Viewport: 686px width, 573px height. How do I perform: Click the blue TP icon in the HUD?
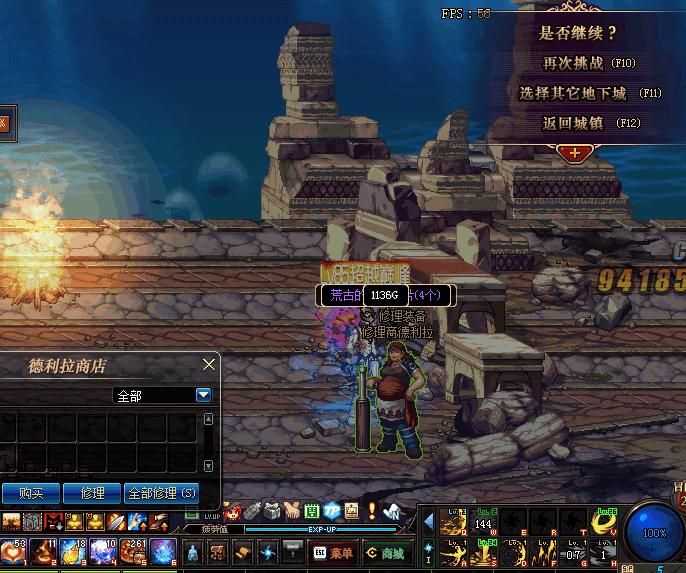pos(331,511)
